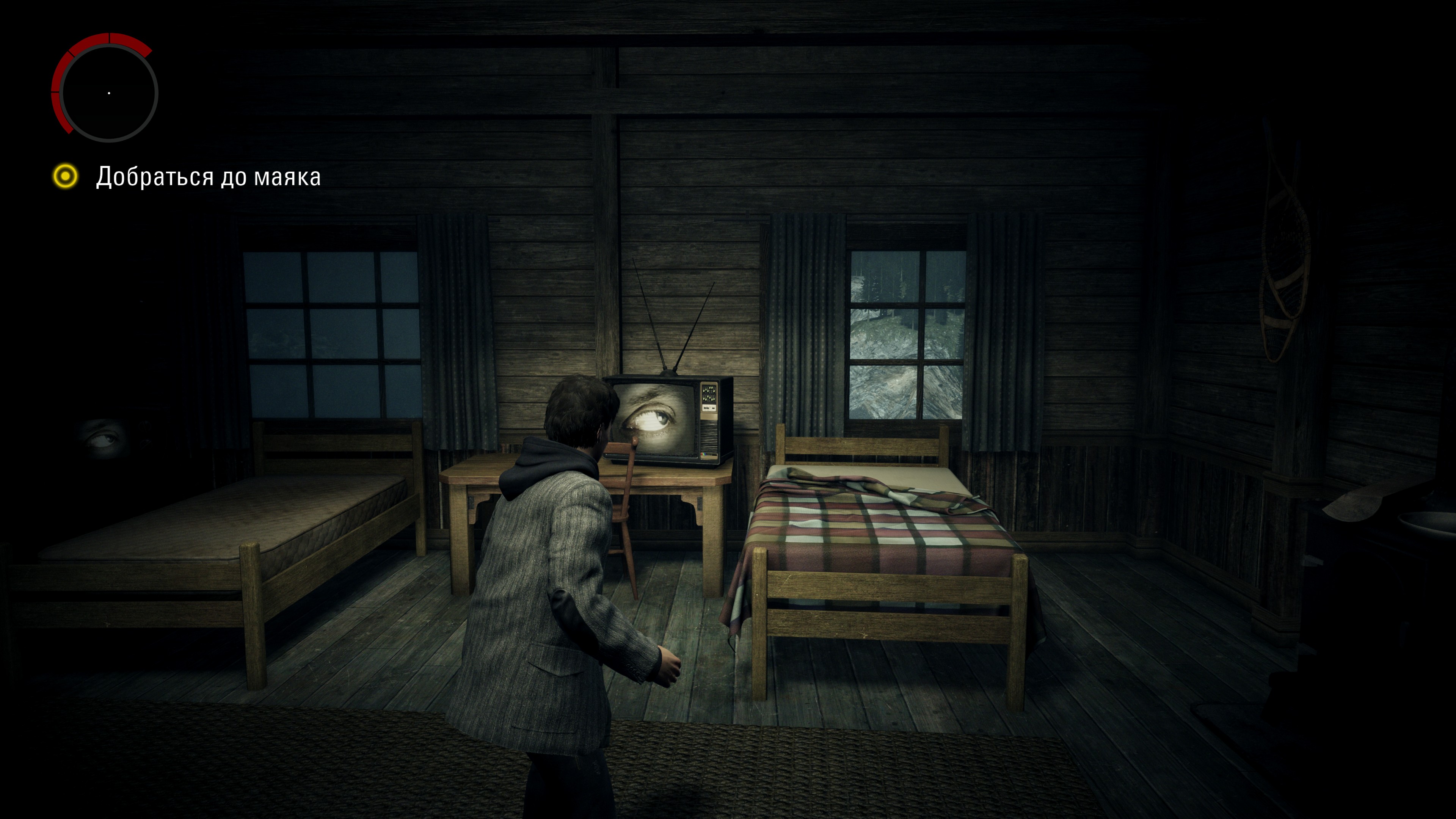The height and width of the screenshot is (819, 1456).
Task: Open the objective "Добраться до маяка"
Action: coord(208,177)
